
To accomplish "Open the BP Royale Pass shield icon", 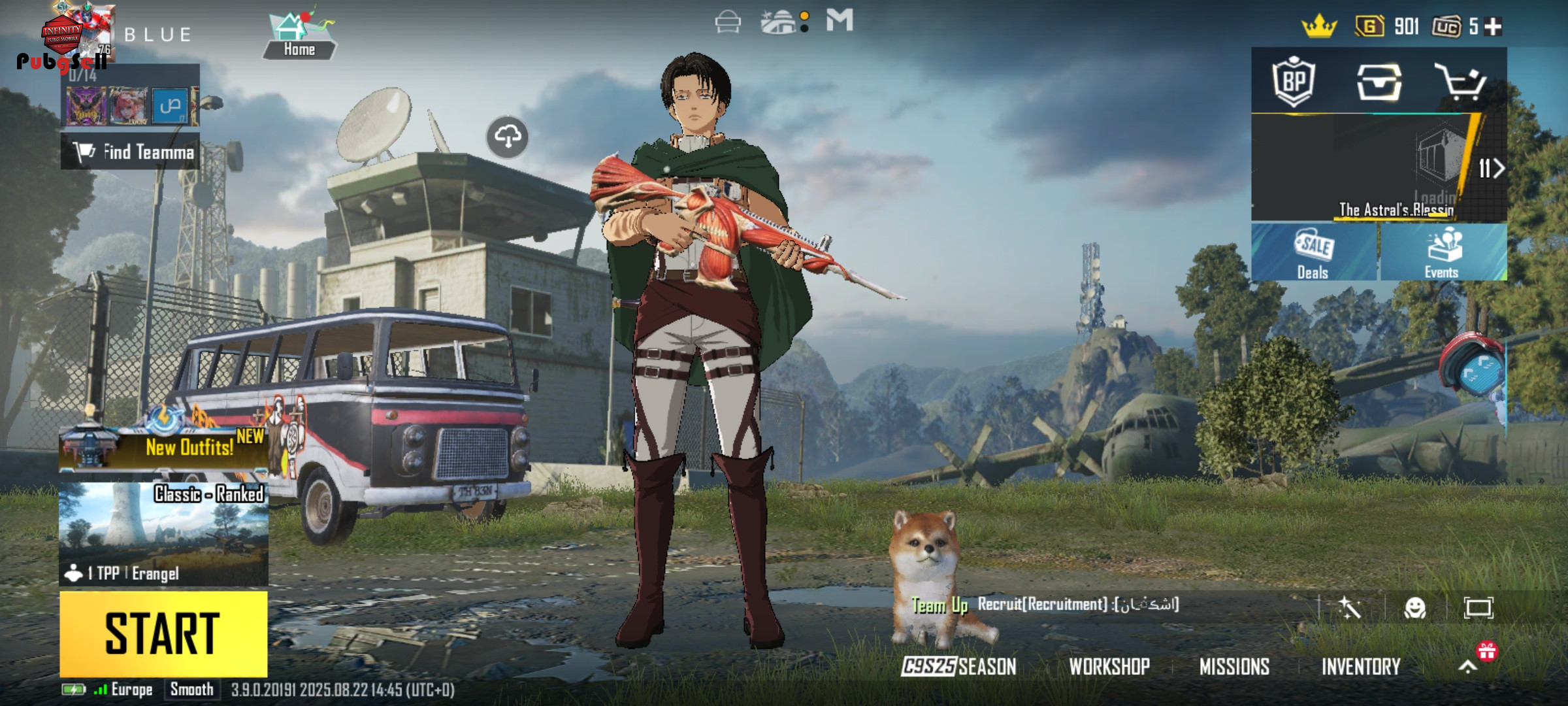I will click(1294, 82).
